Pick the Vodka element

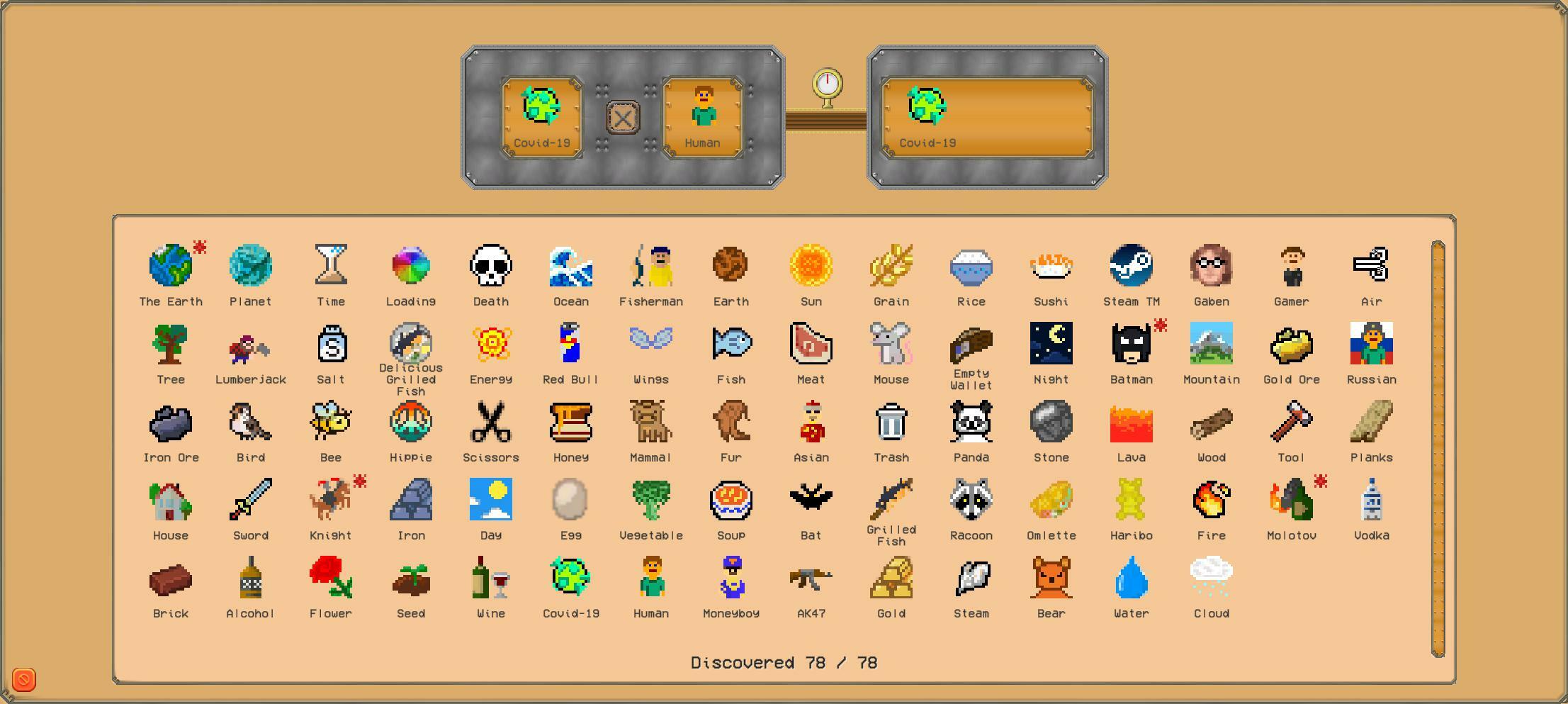1371,500
